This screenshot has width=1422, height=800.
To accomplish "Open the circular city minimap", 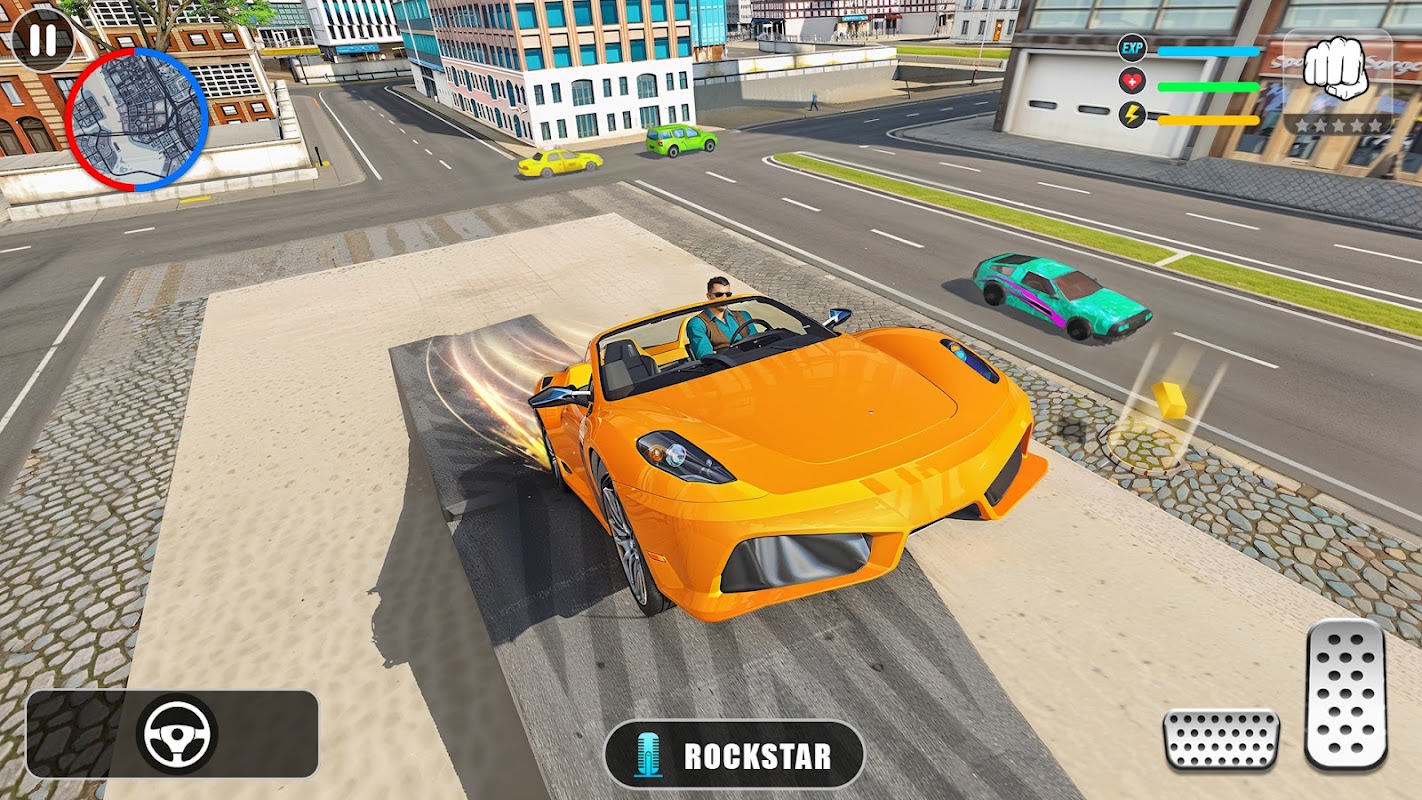I will point(137,120).
